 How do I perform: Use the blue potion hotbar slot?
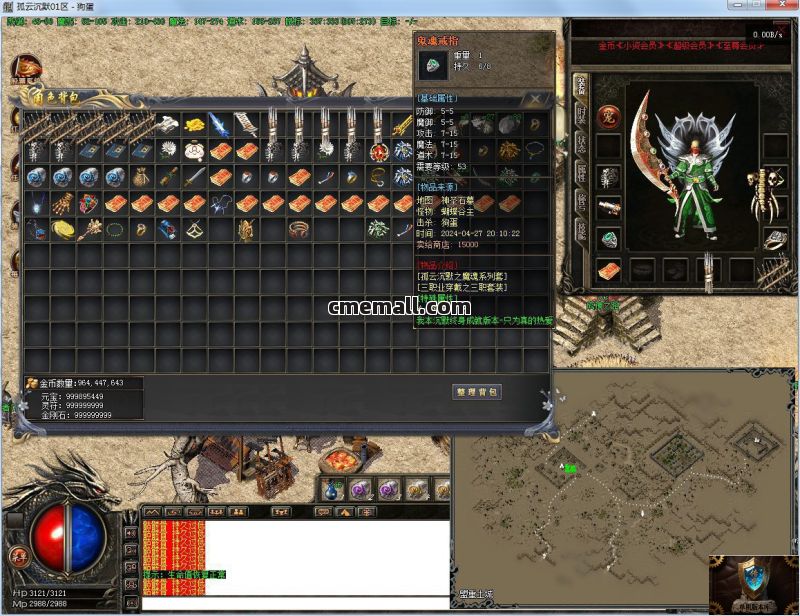click(333, 489)
